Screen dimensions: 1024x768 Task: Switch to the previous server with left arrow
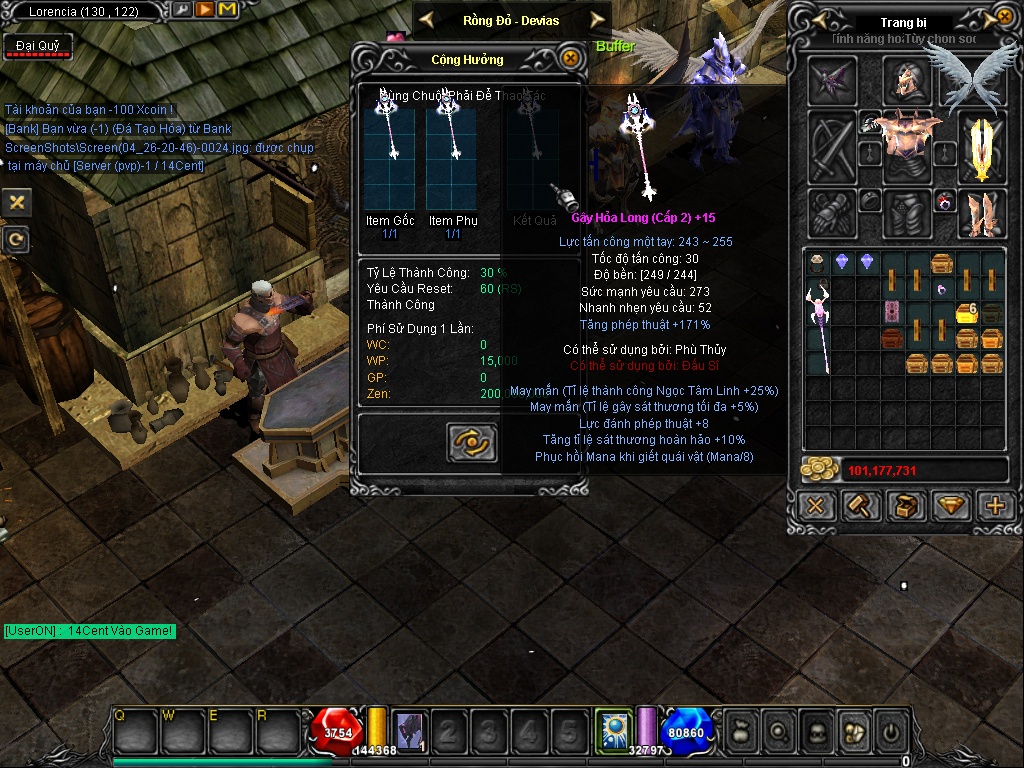tap(426, 19)
